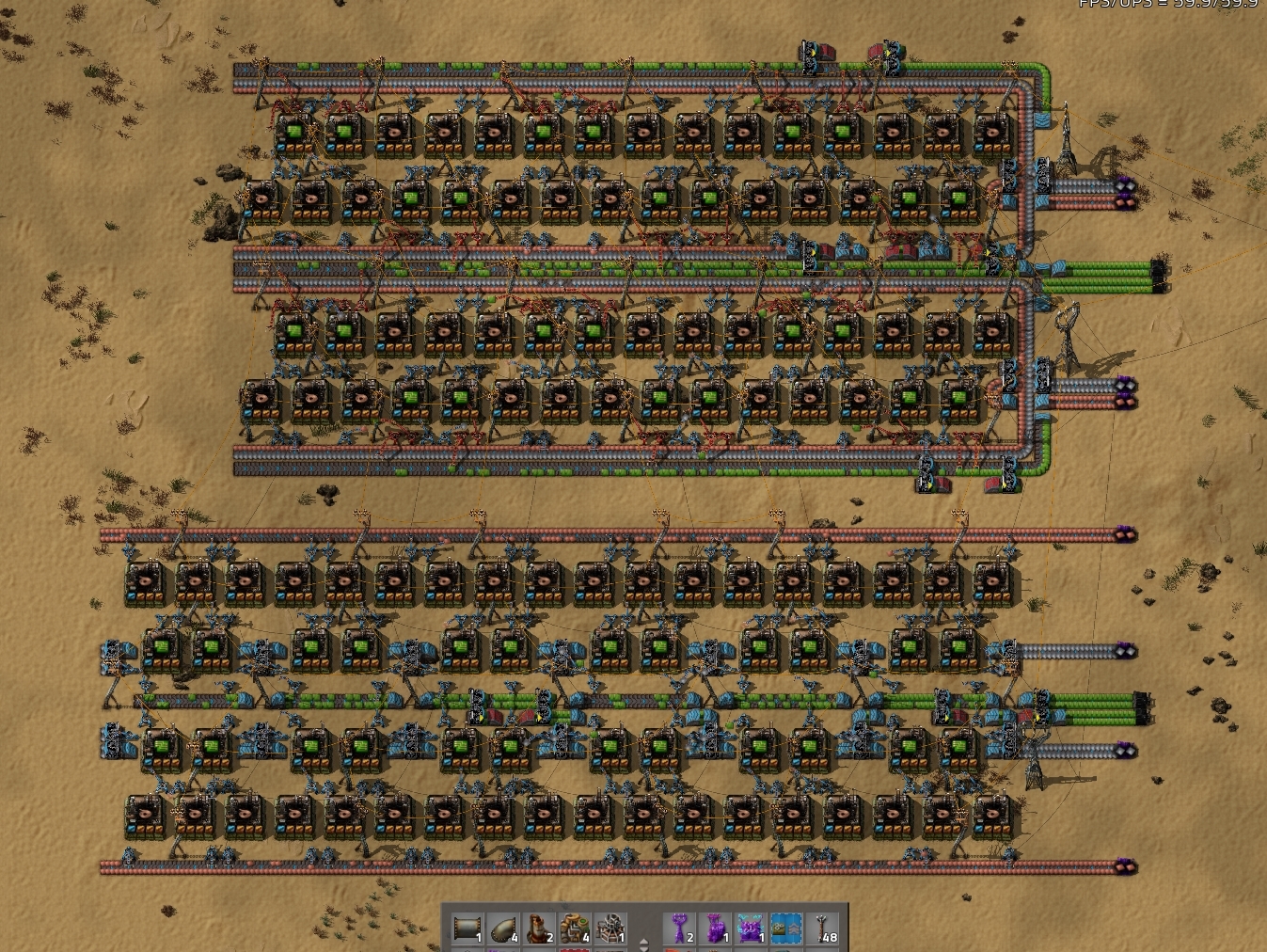The height and width of the screenshot is (952, 1267).
Task: Pick the purple sack icon with count 1
Action: tap(715, 927)
